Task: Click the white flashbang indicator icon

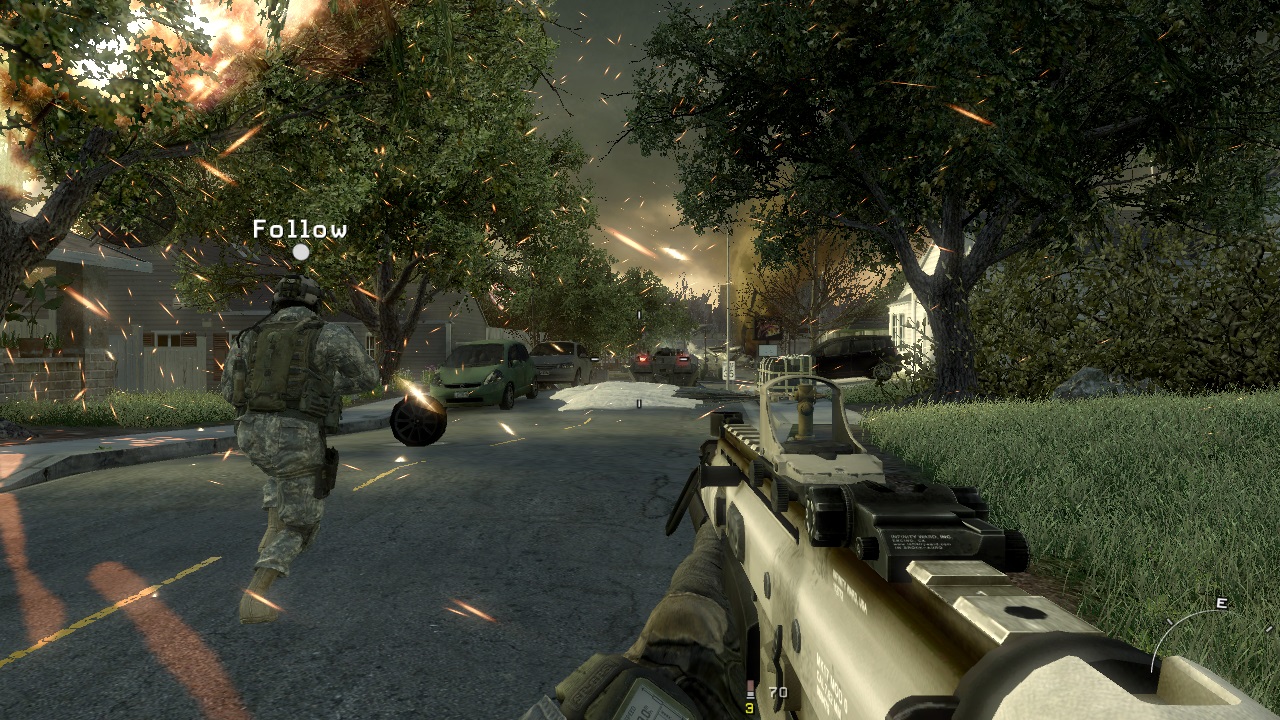Action: click(751, 695)
